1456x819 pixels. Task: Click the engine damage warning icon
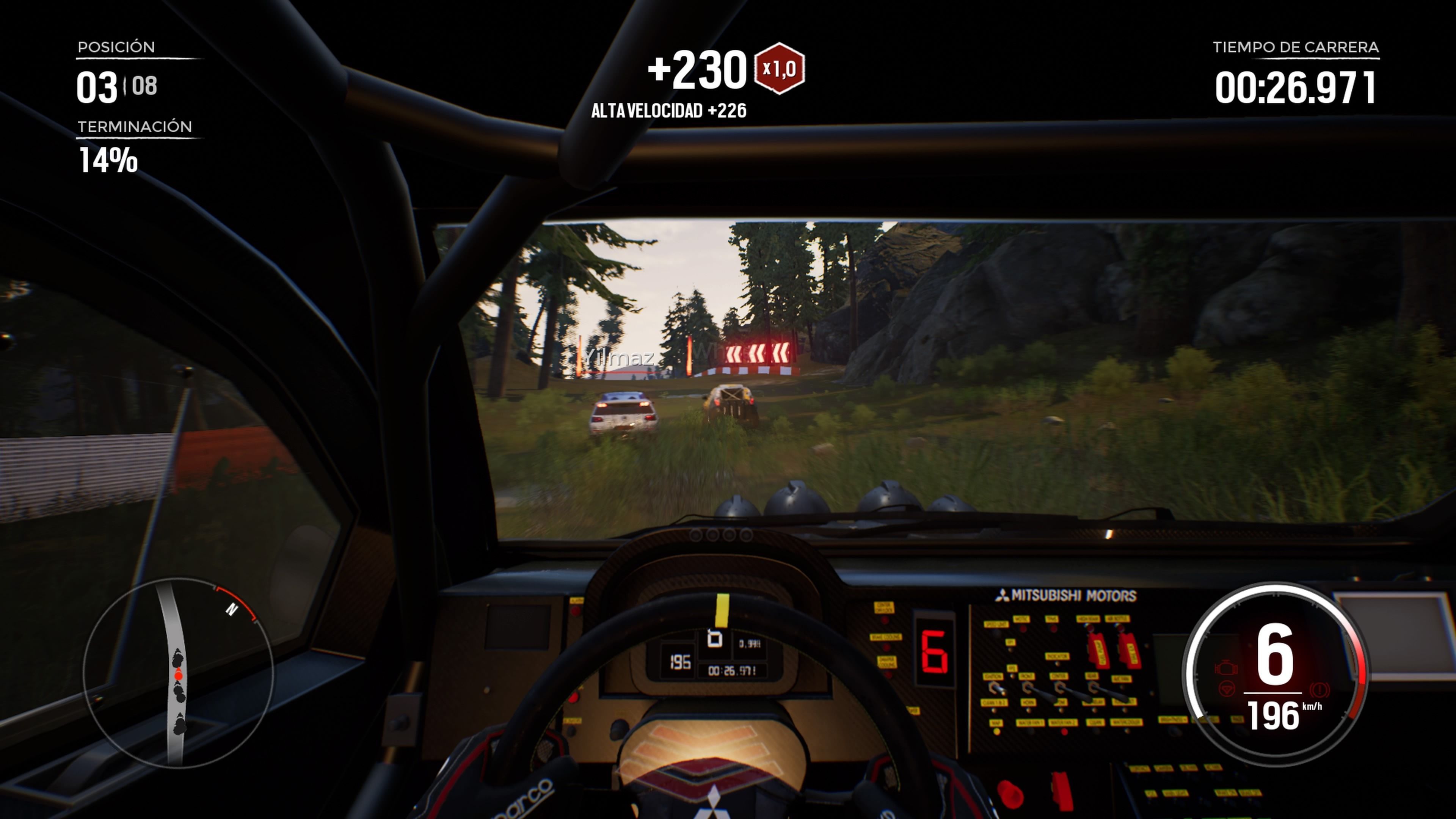coord(1226,668)
